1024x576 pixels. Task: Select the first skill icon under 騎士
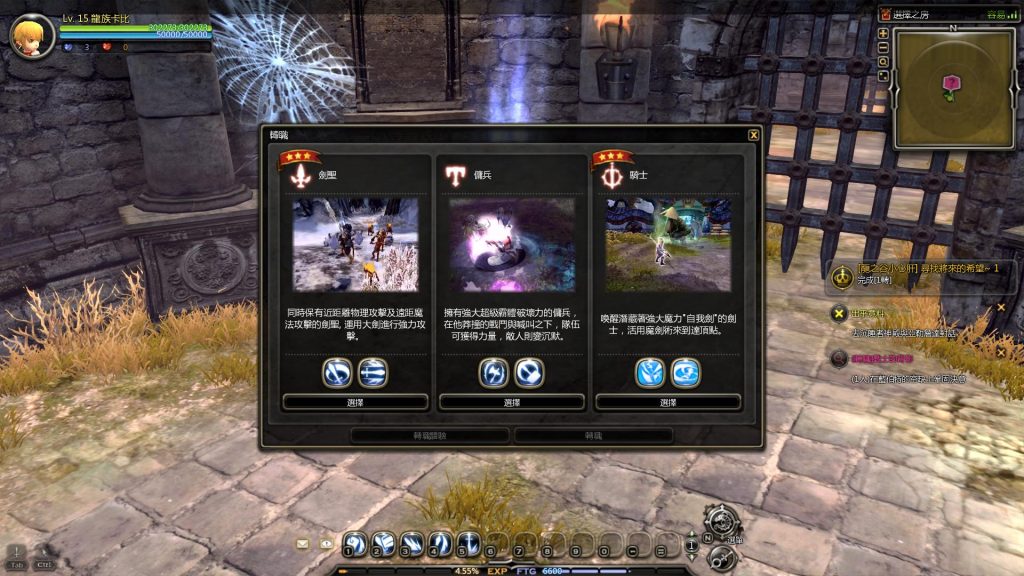click(650, 373)
